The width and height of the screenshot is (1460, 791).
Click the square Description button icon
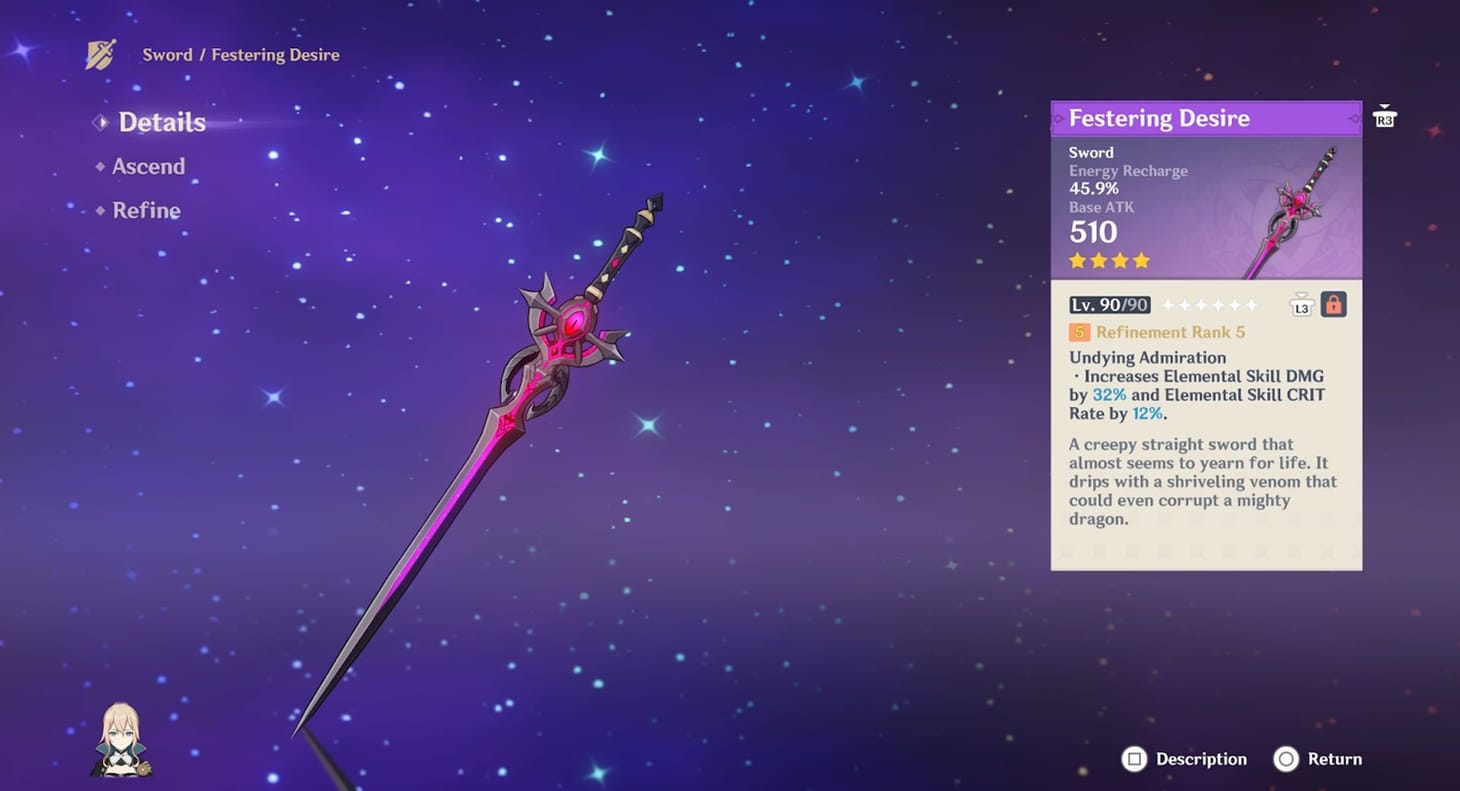[x=1135, y=759]
